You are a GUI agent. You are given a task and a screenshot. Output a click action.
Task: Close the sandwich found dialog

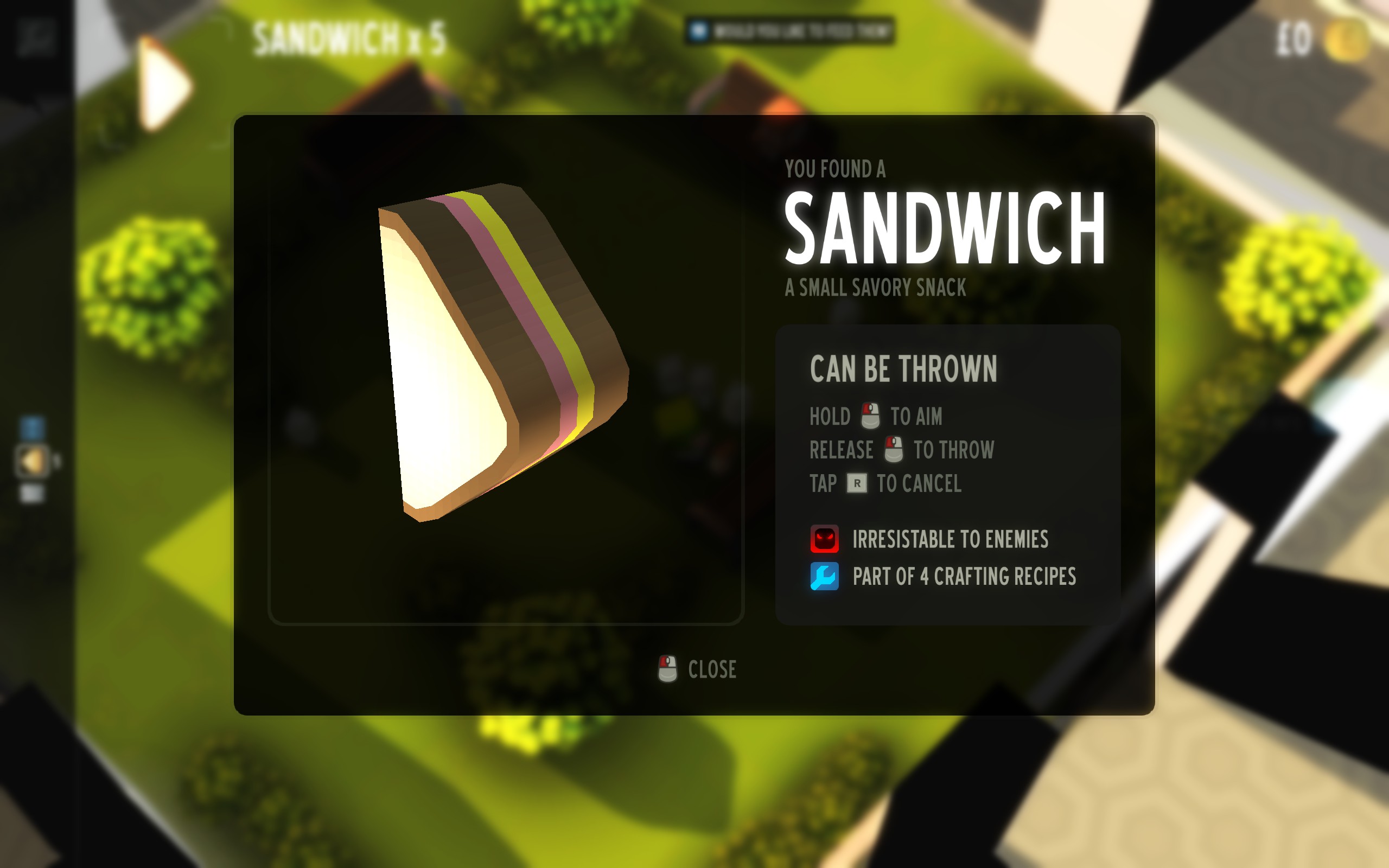698,669
